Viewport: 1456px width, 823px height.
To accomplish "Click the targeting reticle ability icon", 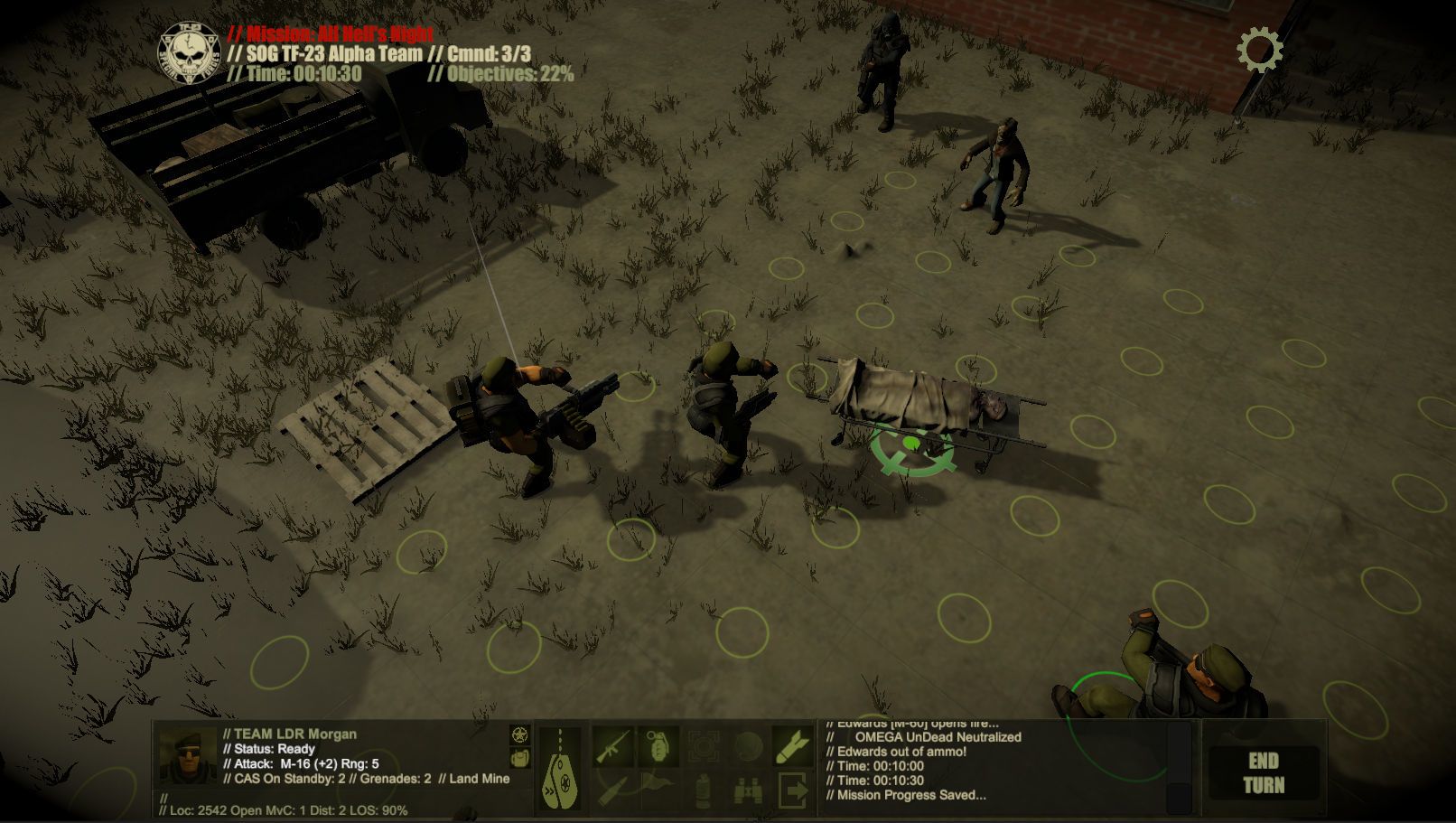I will 703,746.
